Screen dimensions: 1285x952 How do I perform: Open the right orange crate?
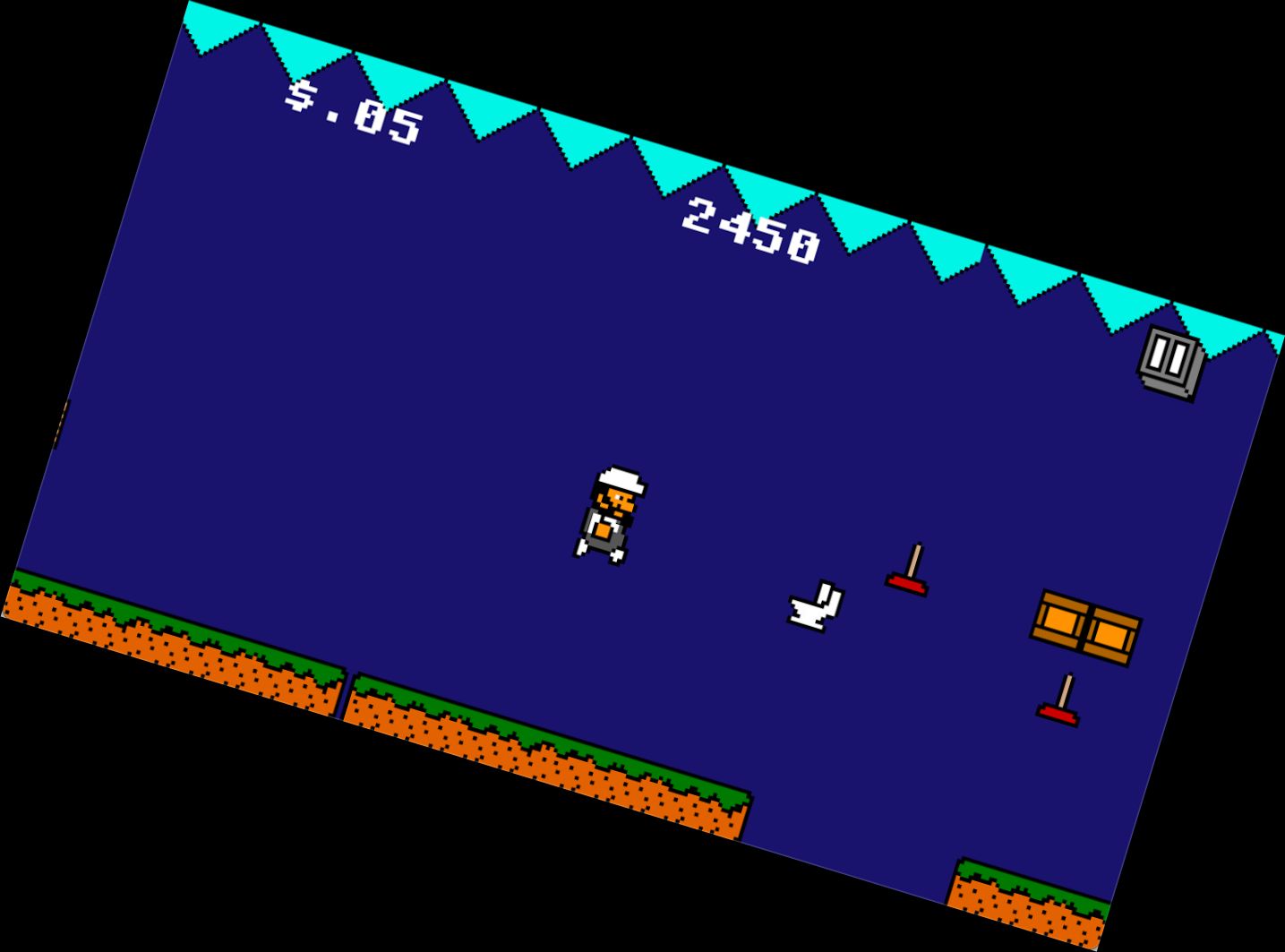pos(1112,634)
